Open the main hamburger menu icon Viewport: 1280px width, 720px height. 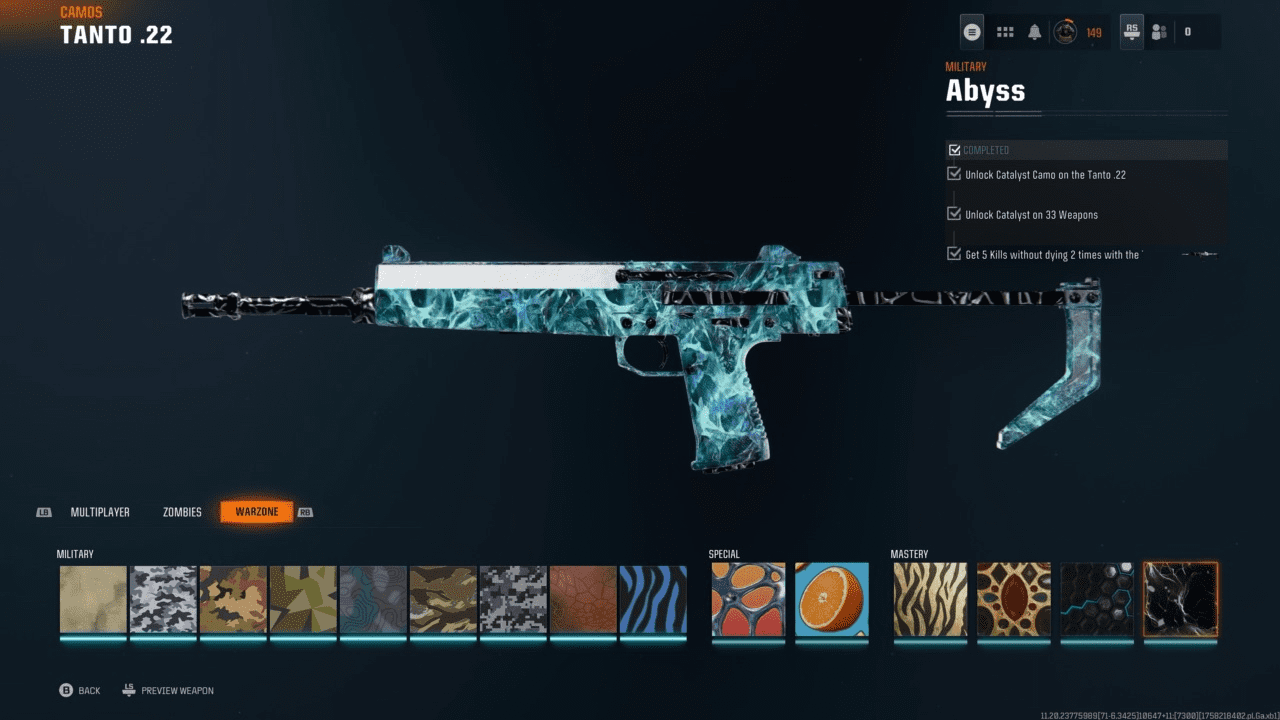pyautogui.click(x=971, y=31)
